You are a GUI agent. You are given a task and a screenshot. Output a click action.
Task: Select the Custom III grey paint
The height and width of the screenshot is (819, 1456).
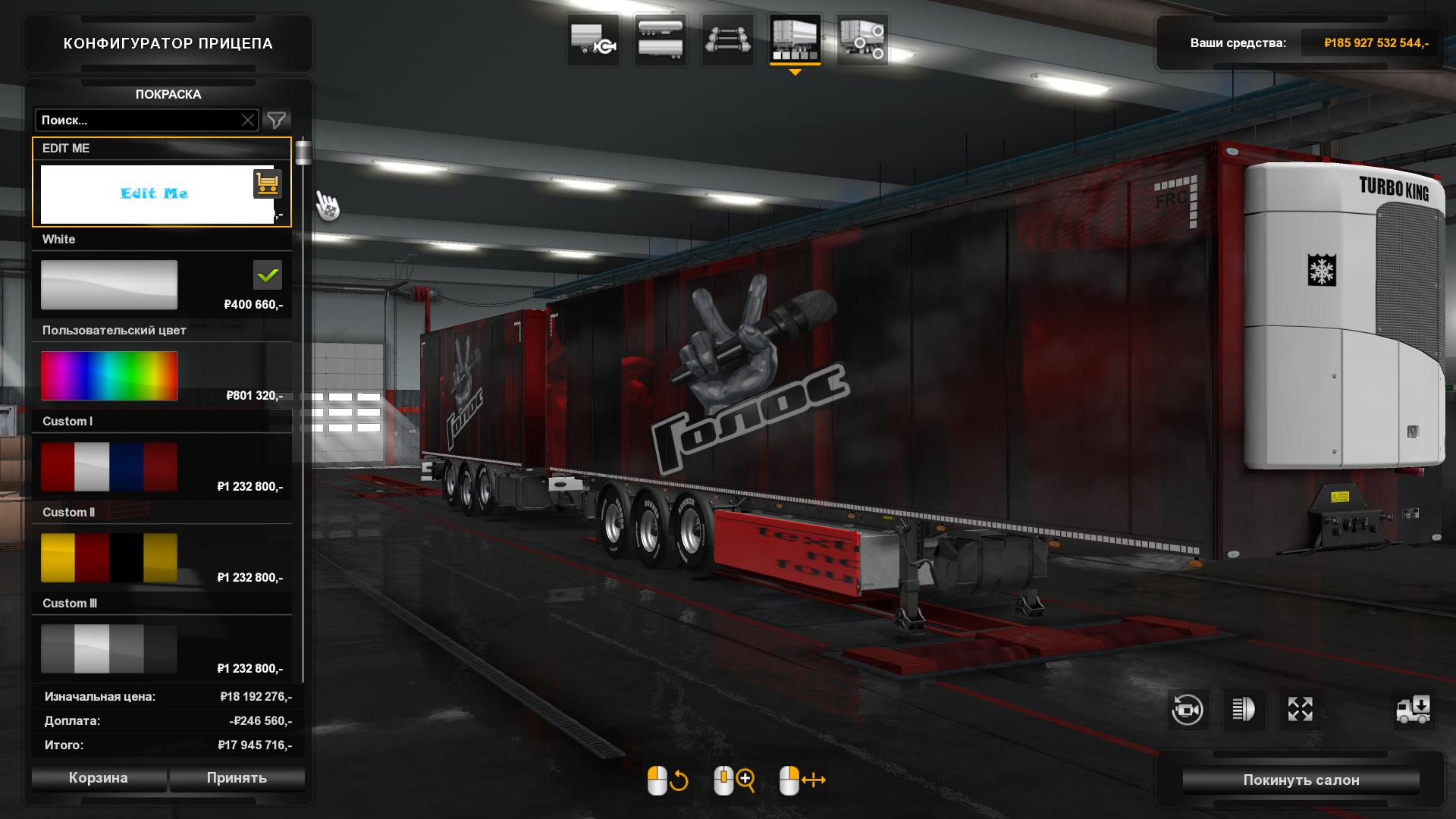(x=109, y=649)
